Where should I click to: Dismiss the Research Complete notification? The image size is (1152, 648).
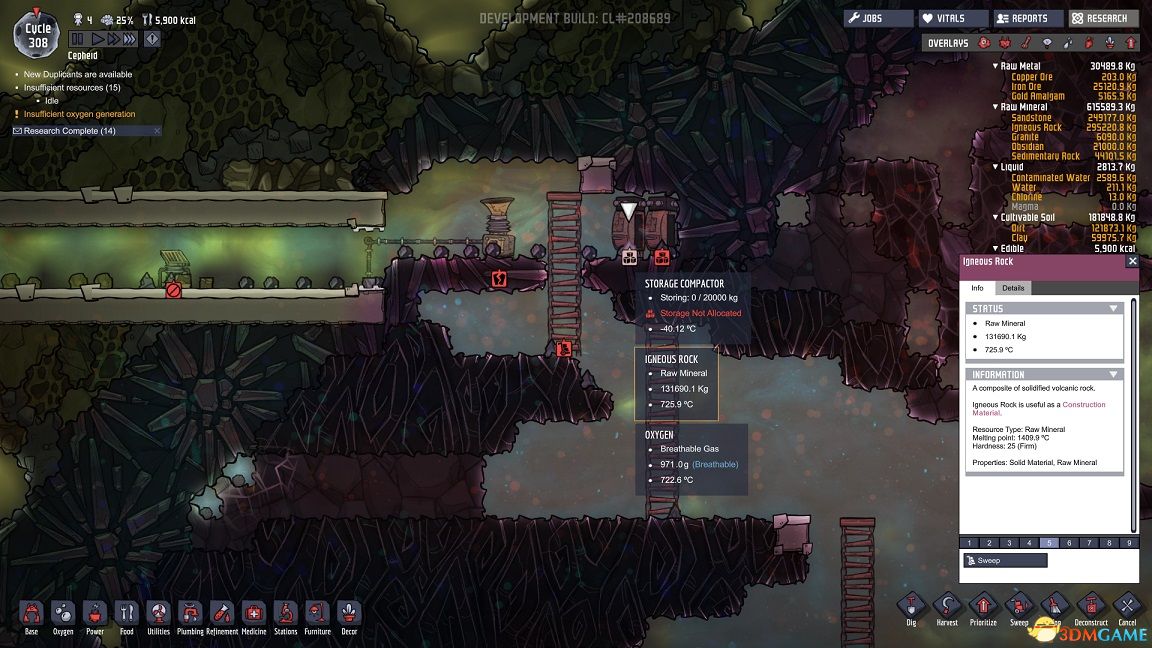point(156,131)
